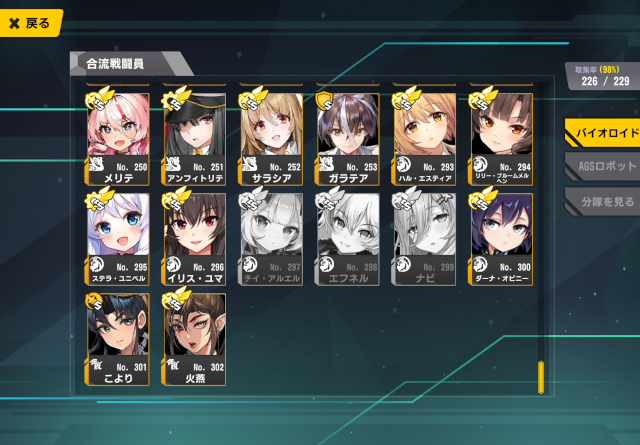The image size is (640, 445).
Task: Switch to the AGSロボット tab
Action: point(600,166)
